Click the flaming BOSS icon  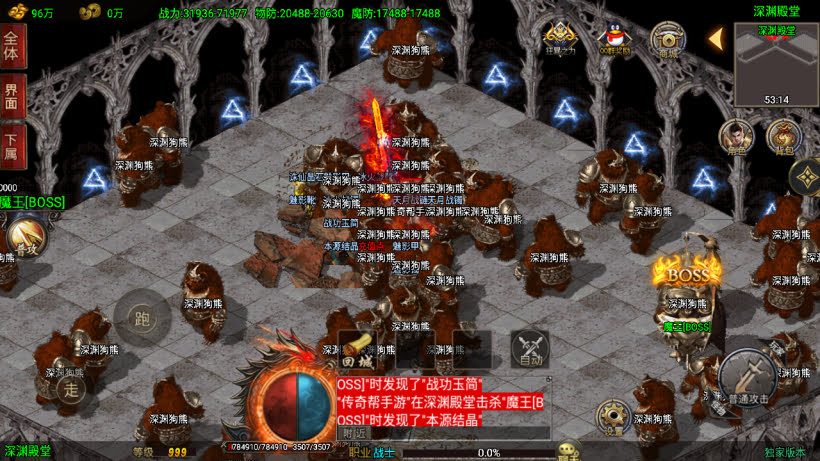[687, 272]
